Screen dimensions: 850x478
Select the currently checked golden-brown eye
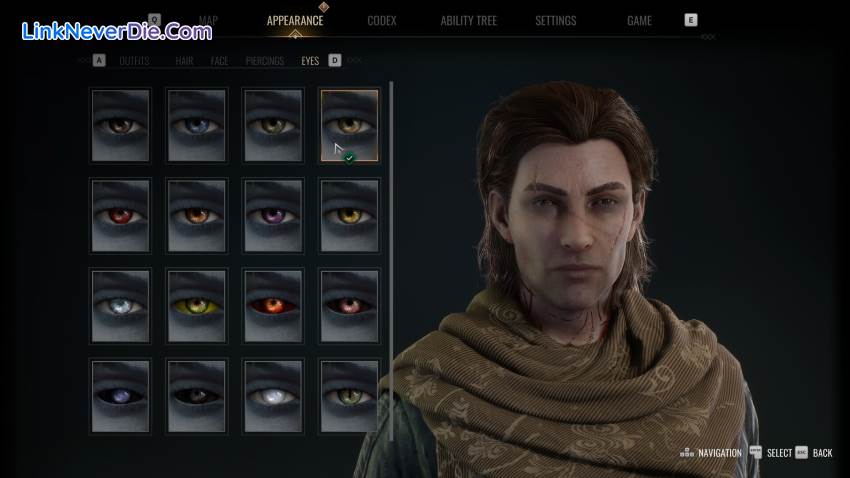349,125
